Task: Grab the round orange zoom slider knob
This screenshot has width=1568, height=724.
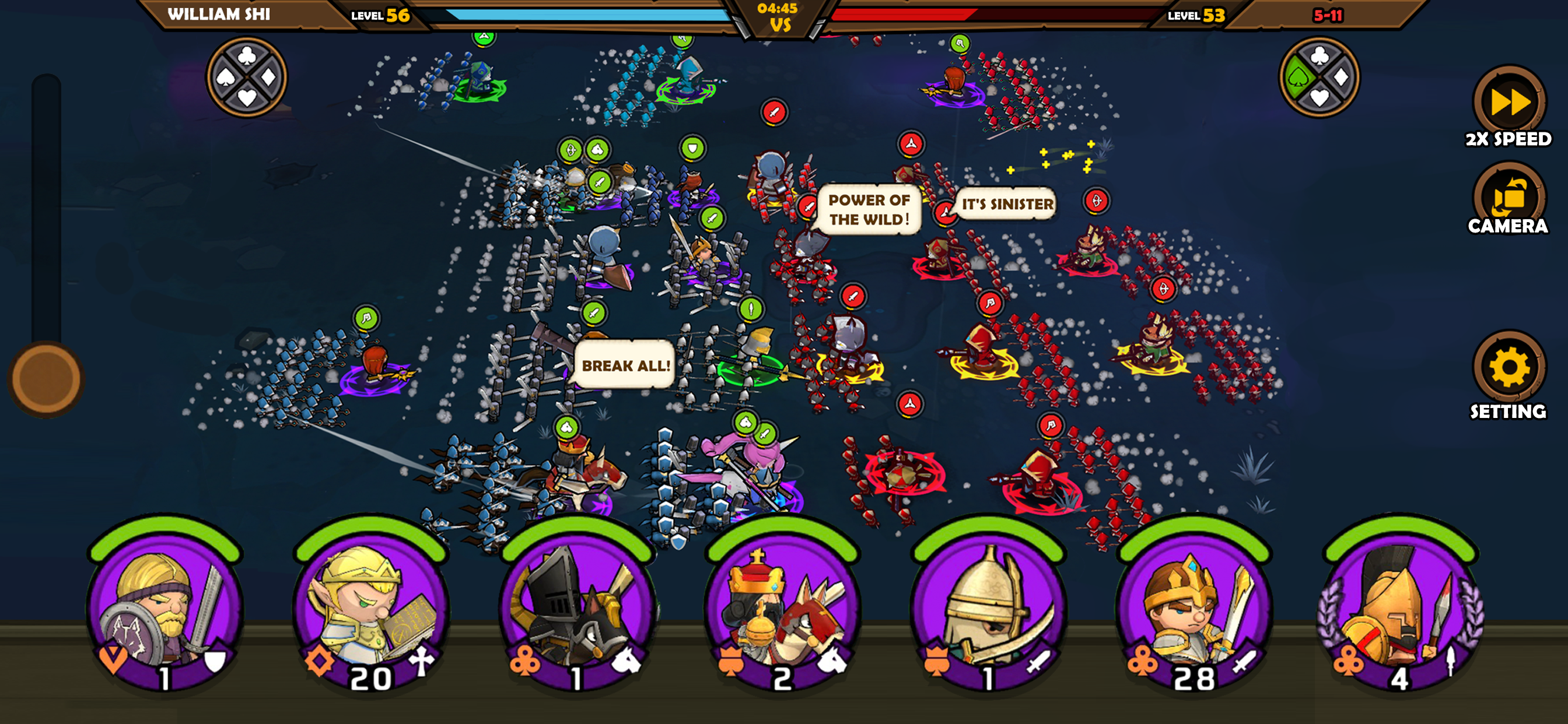Action: click(46, 379)
